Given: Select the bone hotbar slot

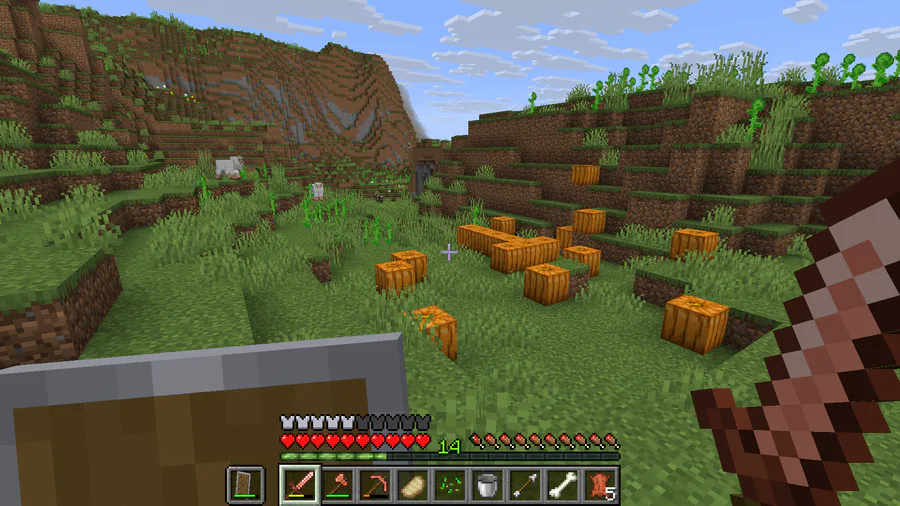Looking at the screenshot, I should 561,485.
